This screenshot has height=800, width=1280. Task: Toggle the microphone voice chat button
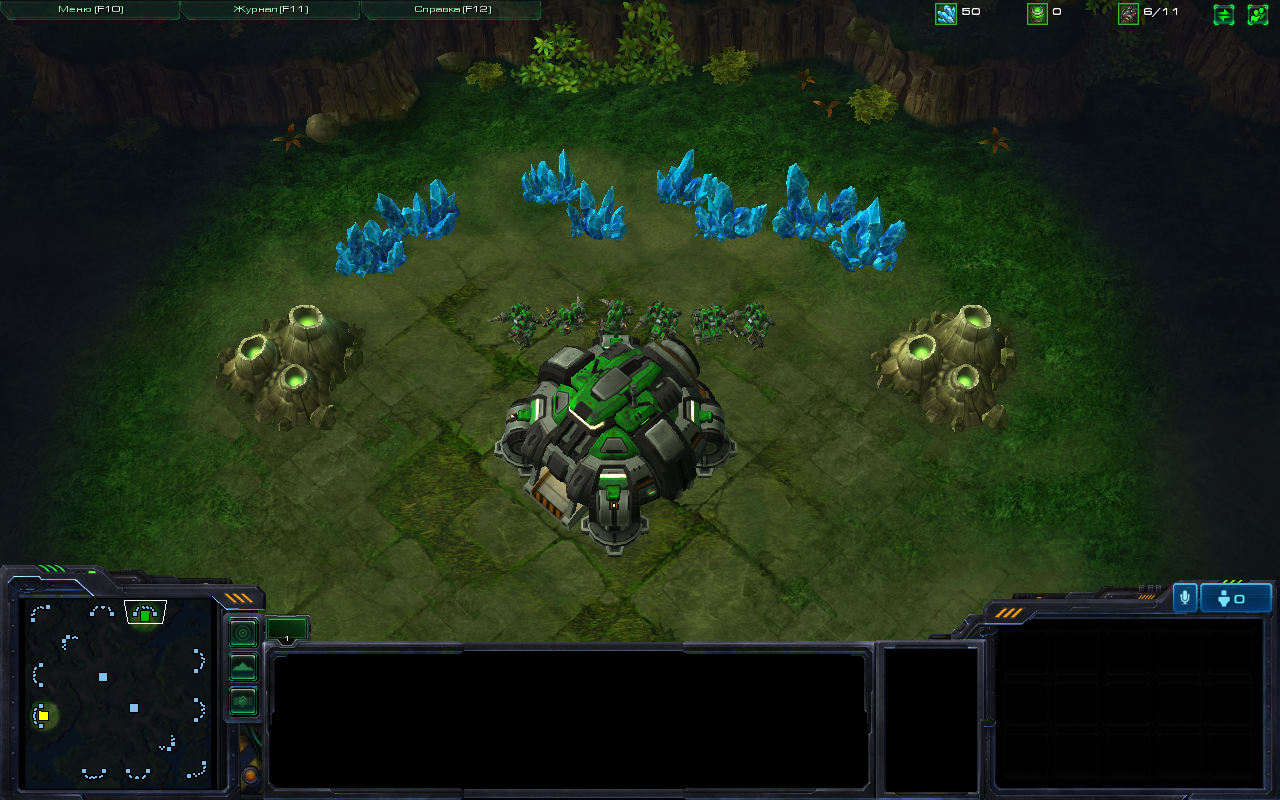(1185, 598)
